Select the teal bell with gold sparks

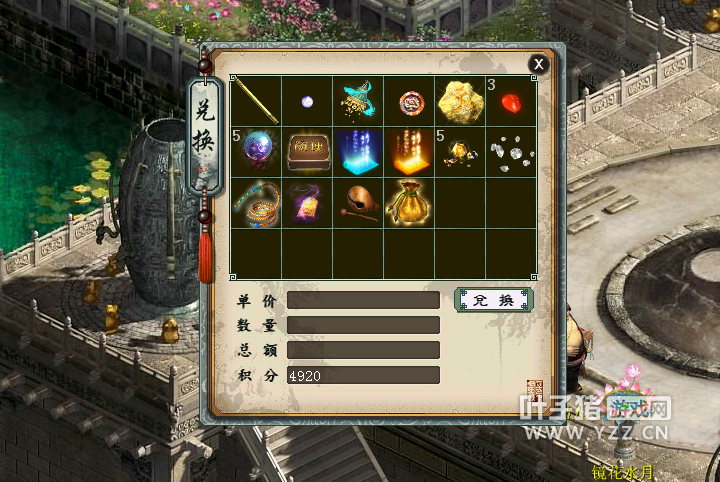359,101
